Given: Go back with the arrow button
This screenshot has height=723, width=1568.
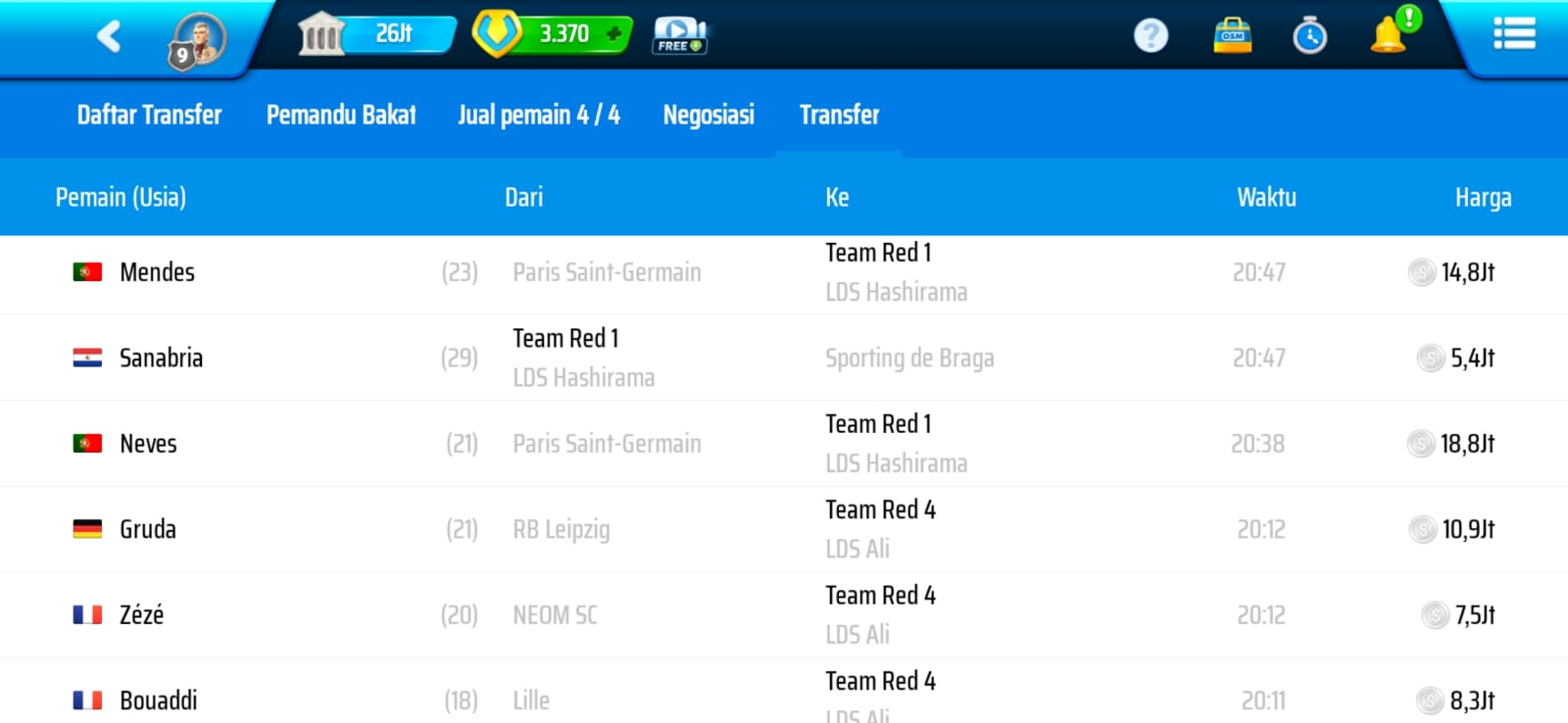Looking at the screenshot, I should (109, 37).
